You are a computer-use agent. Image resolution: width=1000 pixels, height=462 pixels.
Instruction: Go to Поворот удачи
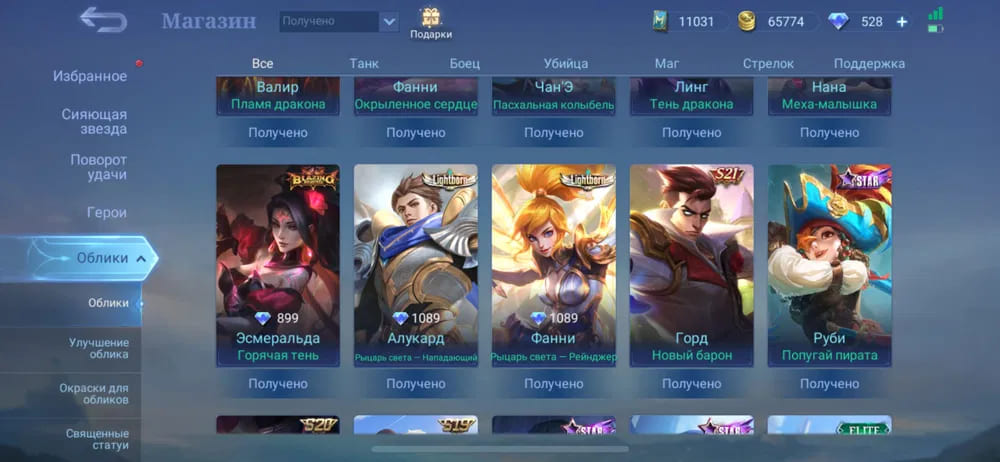98,167
